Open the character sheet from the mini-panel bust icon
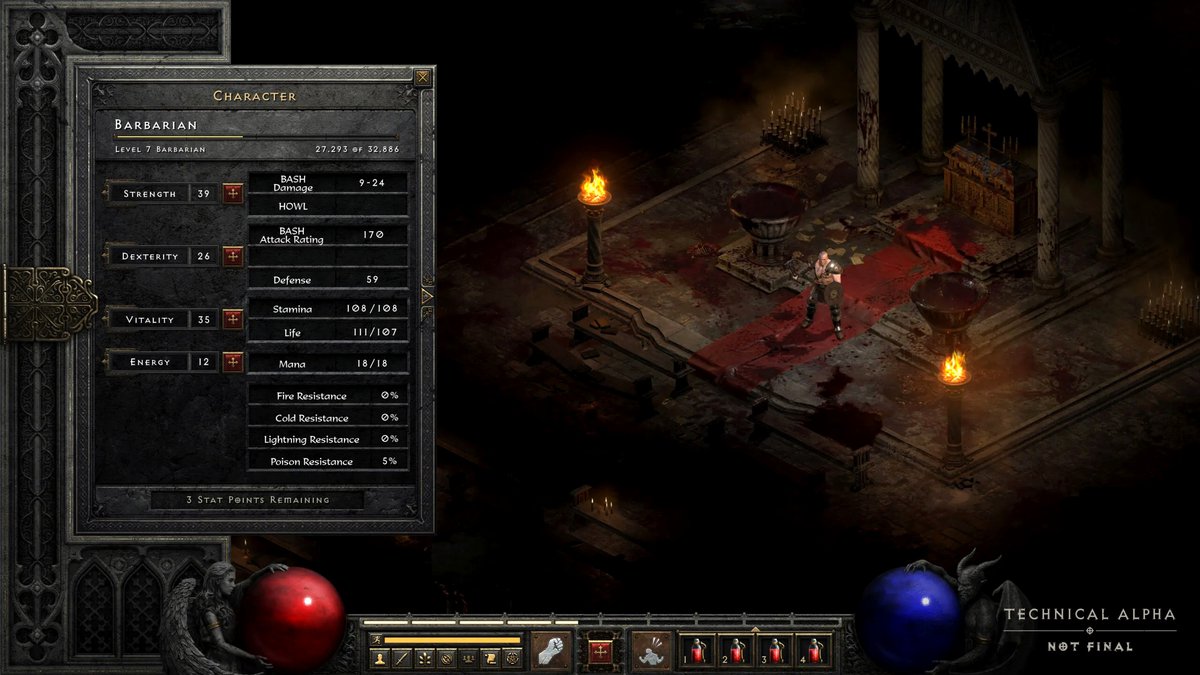The width and height of the screenshot is (1200, 675). 380,658
